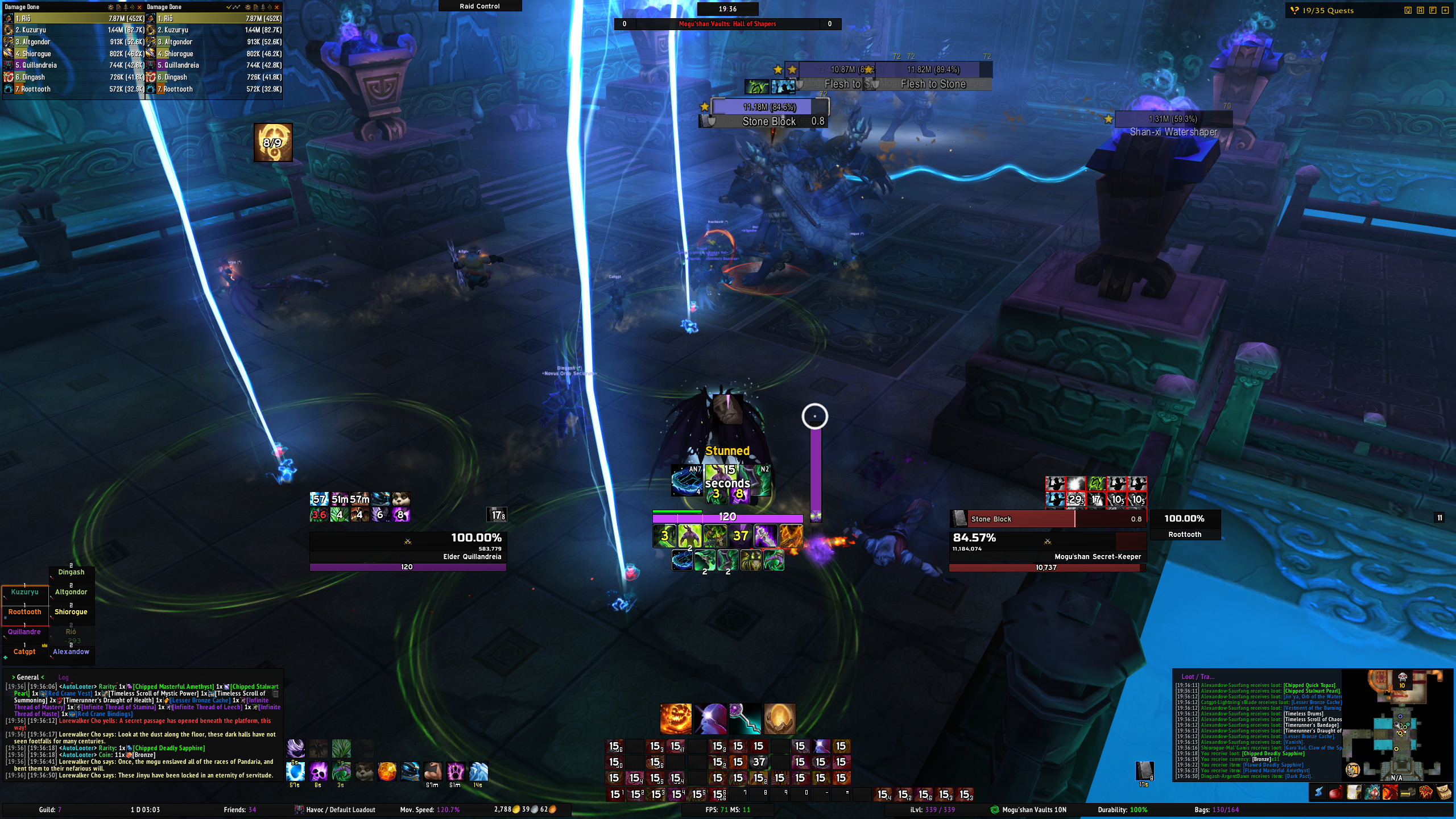
Task: Switch to the Log chat tab
Action: point(63,677)
